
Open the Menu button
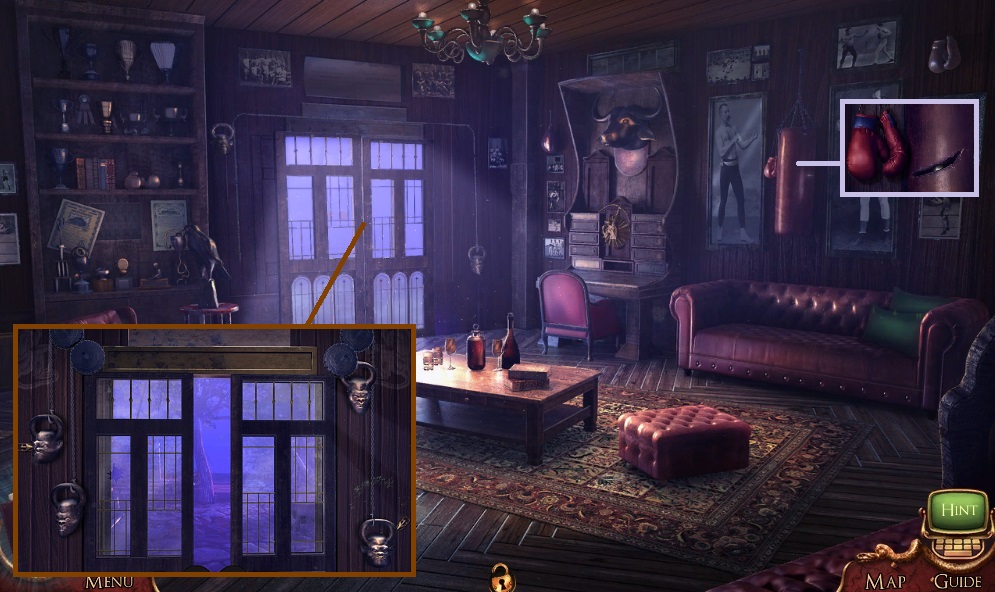[x=109, y=581]
